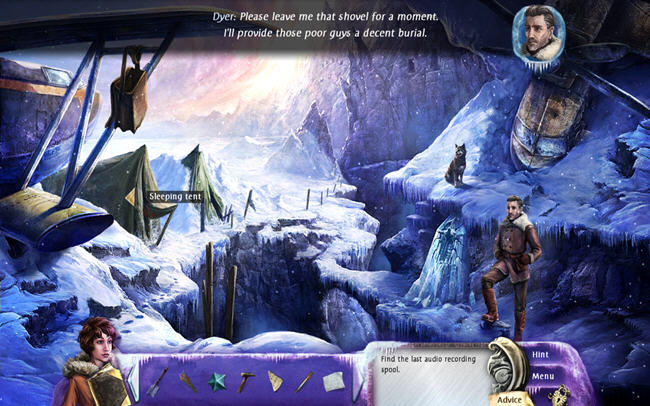Open the Advice tab
Image resolution: width=650 pixels, height=406 pixels.
(x=509, y=398)
